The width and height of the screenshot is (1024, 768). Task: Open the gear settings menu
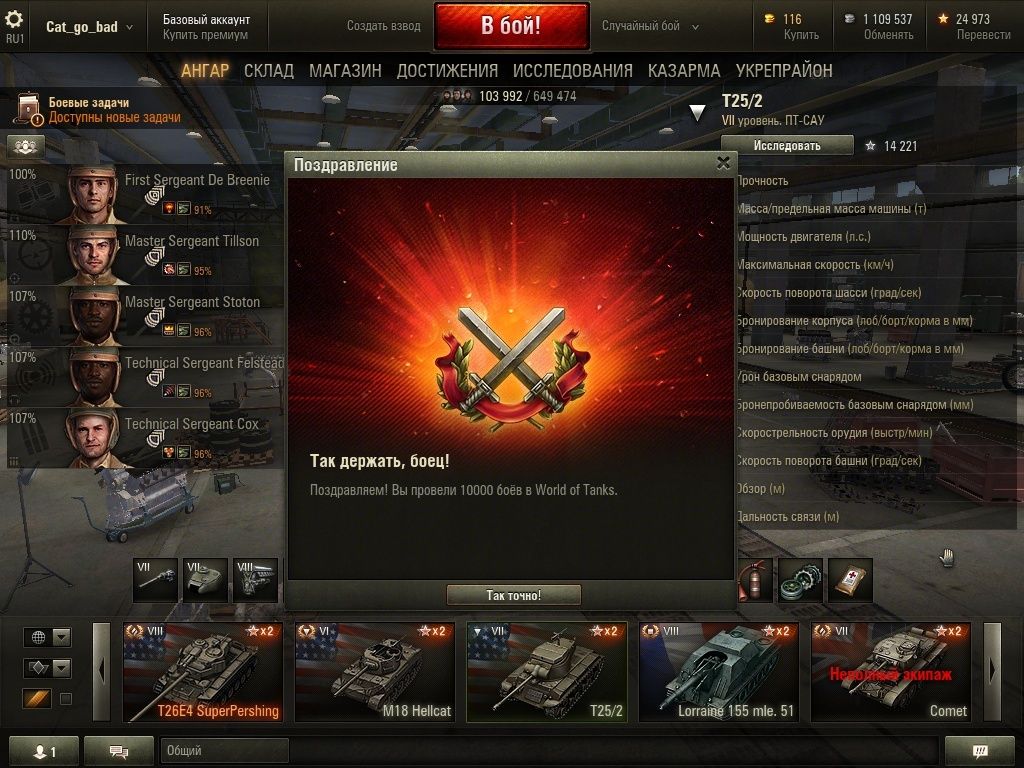pos(15,20)
